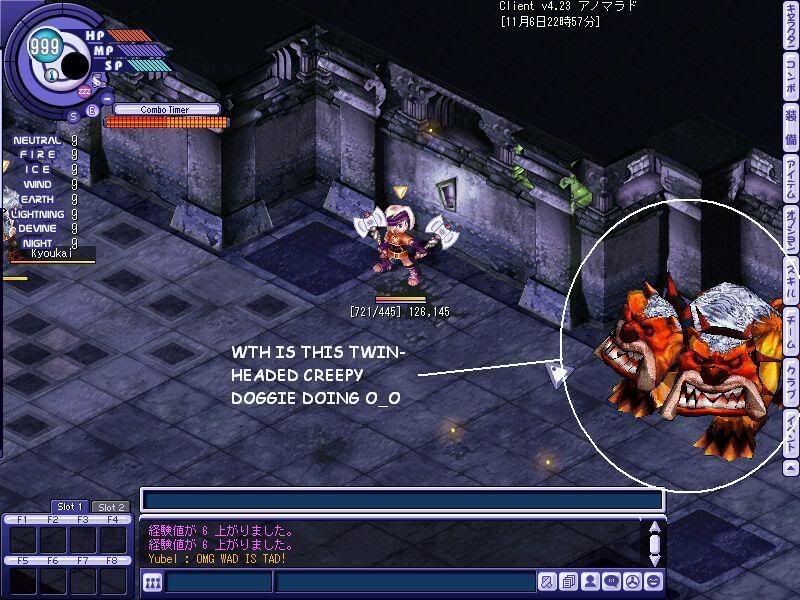This screenshot has width=800, height=600.
Task: Toggle the zzz rest button
Action: [x=84, y=92]
